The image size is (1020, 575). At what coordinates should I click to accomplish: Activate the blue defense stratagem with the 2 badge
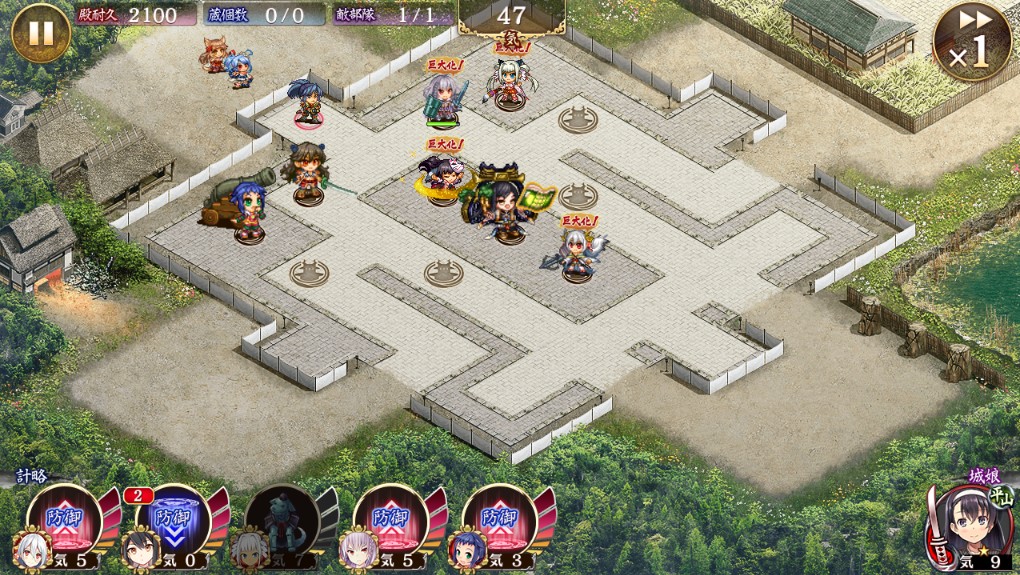170,522
